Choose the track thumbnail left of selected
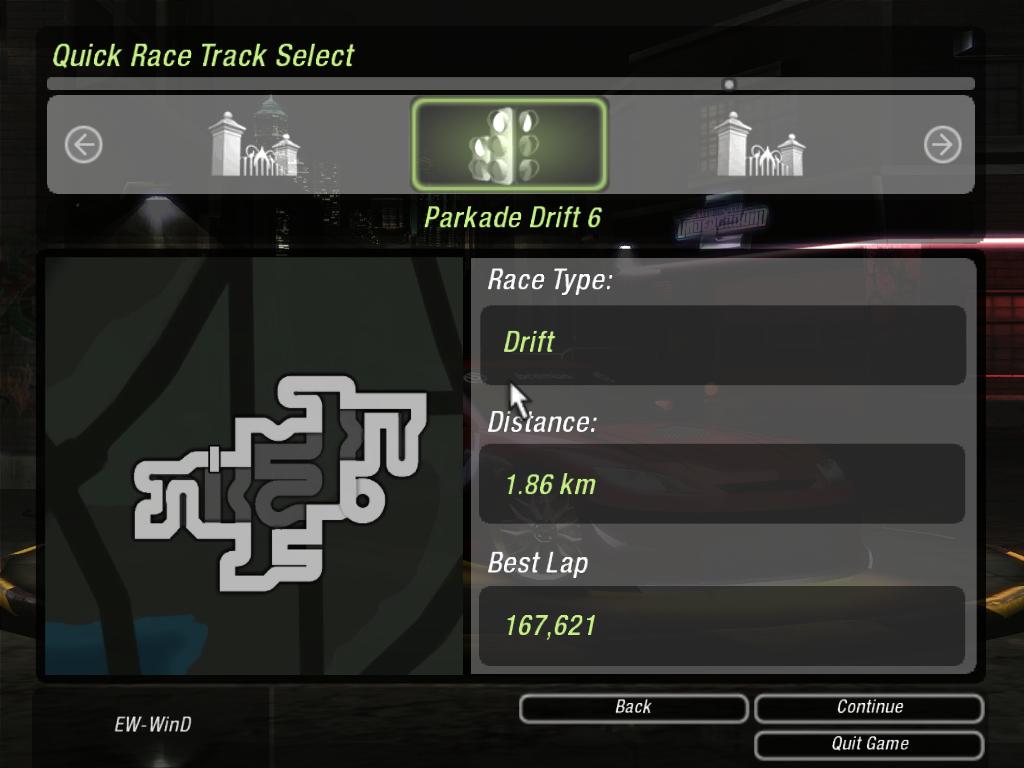This screenshot has width=1024, height=768. 254,144
